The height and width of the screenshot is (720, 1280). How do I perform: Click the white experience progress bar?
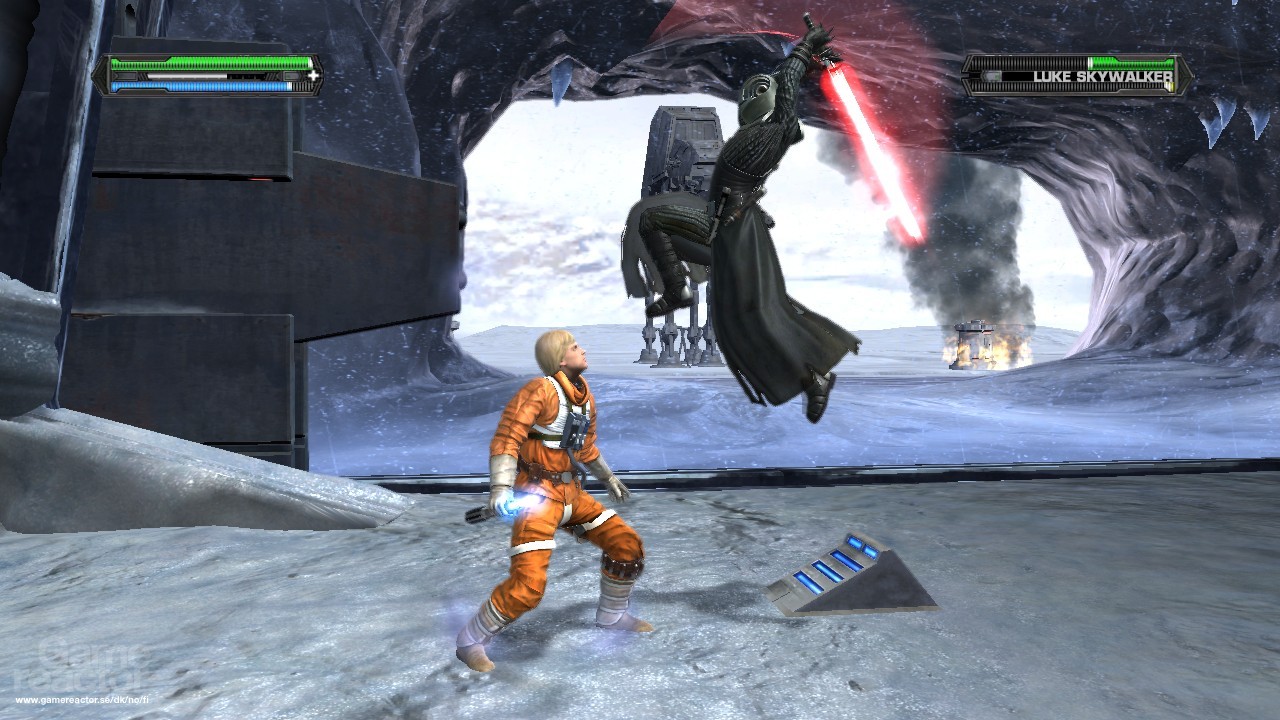[186, 76]
